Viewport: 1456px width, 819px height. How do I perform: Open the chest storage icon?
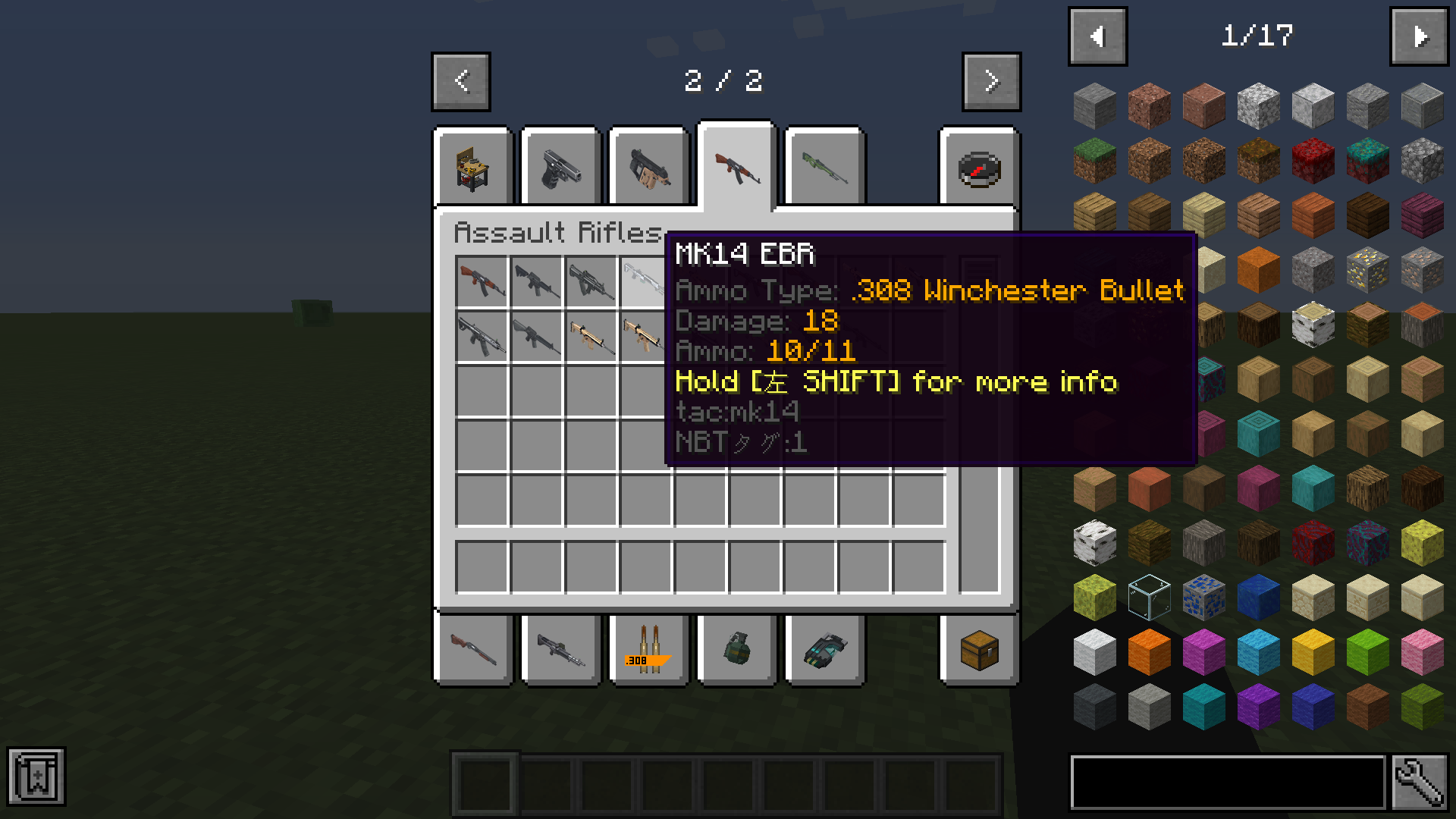coord(977,651)
